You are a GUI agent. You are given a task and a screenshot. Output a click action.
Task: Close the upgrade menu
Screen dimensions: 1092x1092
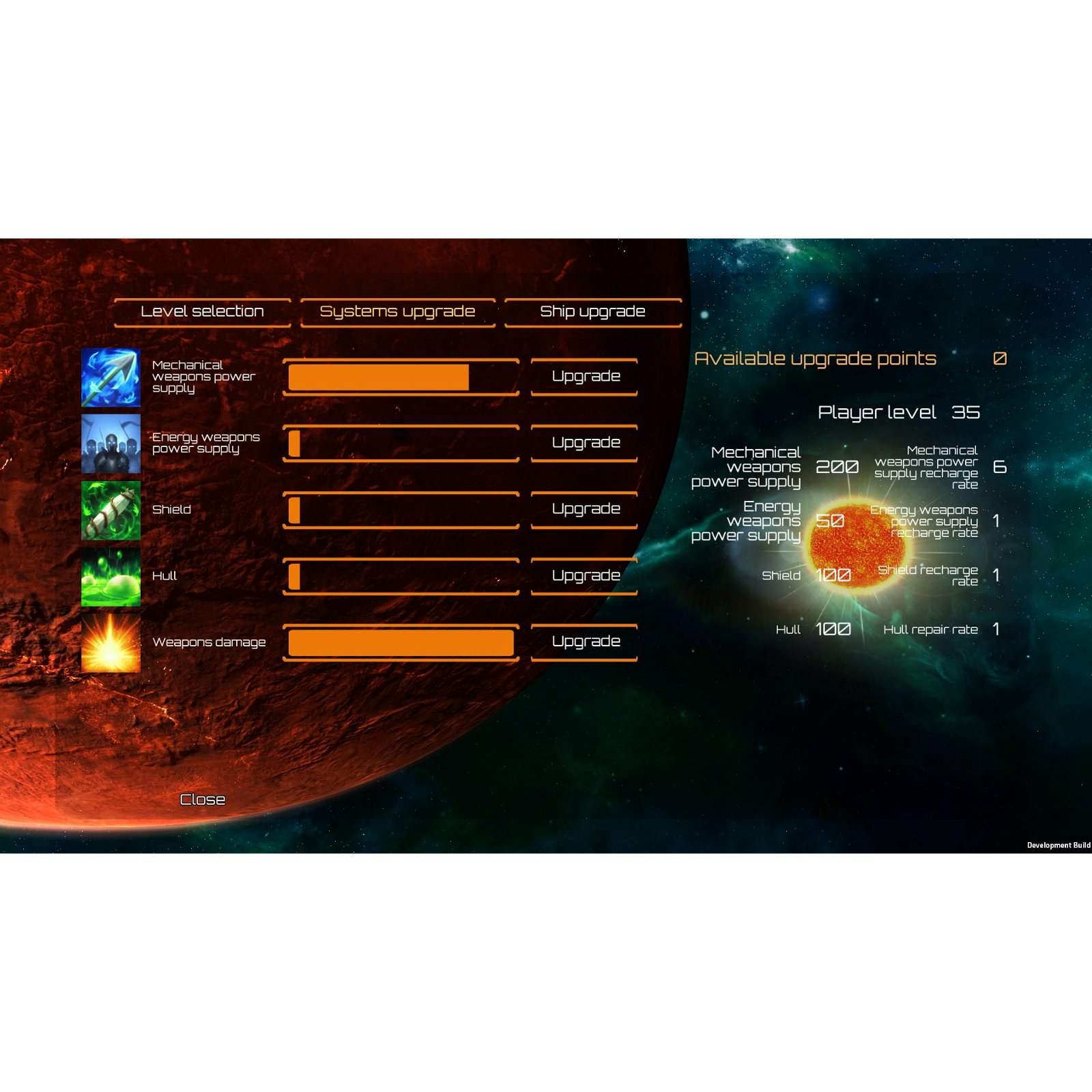[202, 799]
